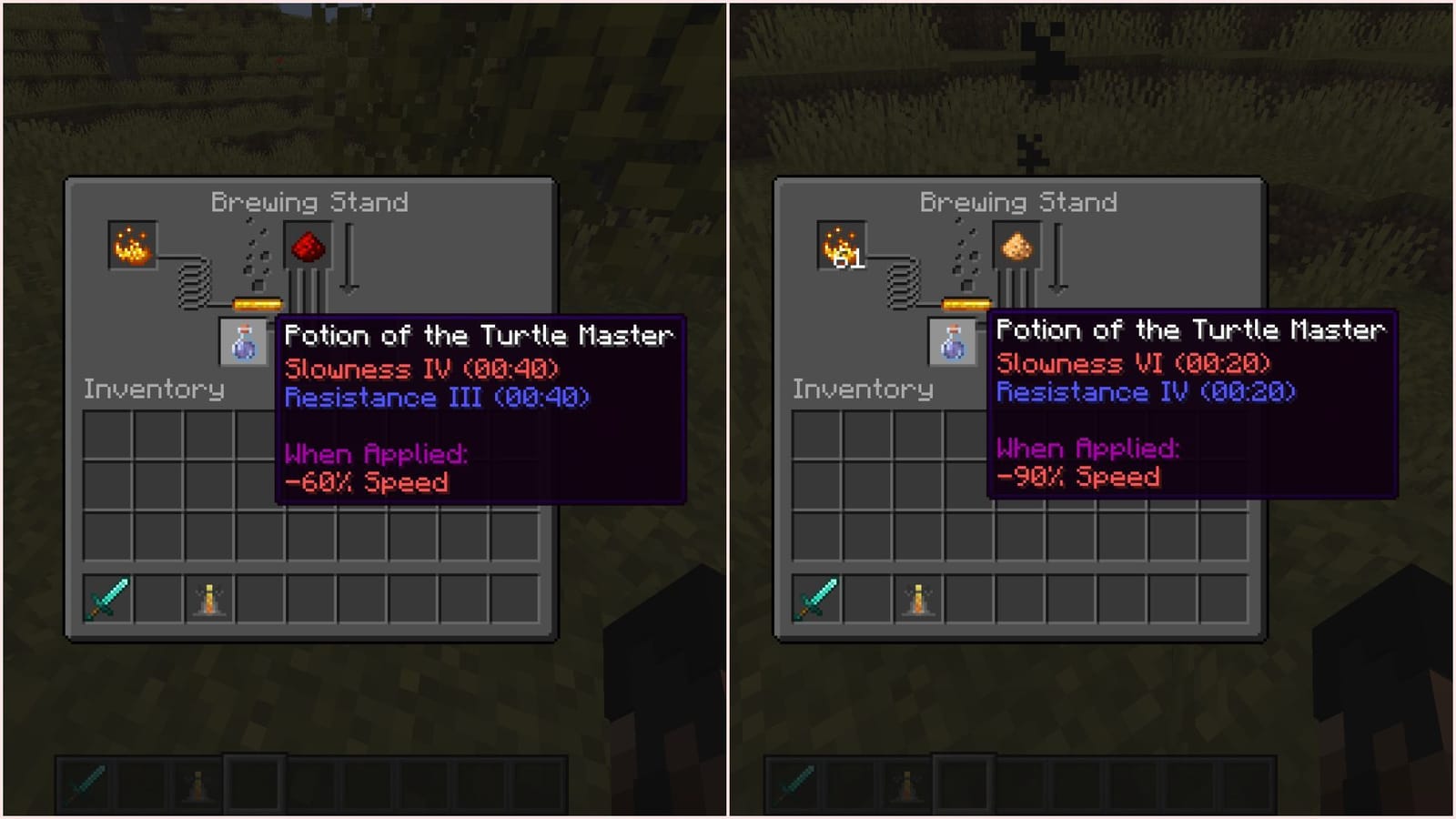This screenshot has height=819, width=1456.
Task: Click the Brewing Stand title bar
Action: pyautogui.click(x=309, y=202)
